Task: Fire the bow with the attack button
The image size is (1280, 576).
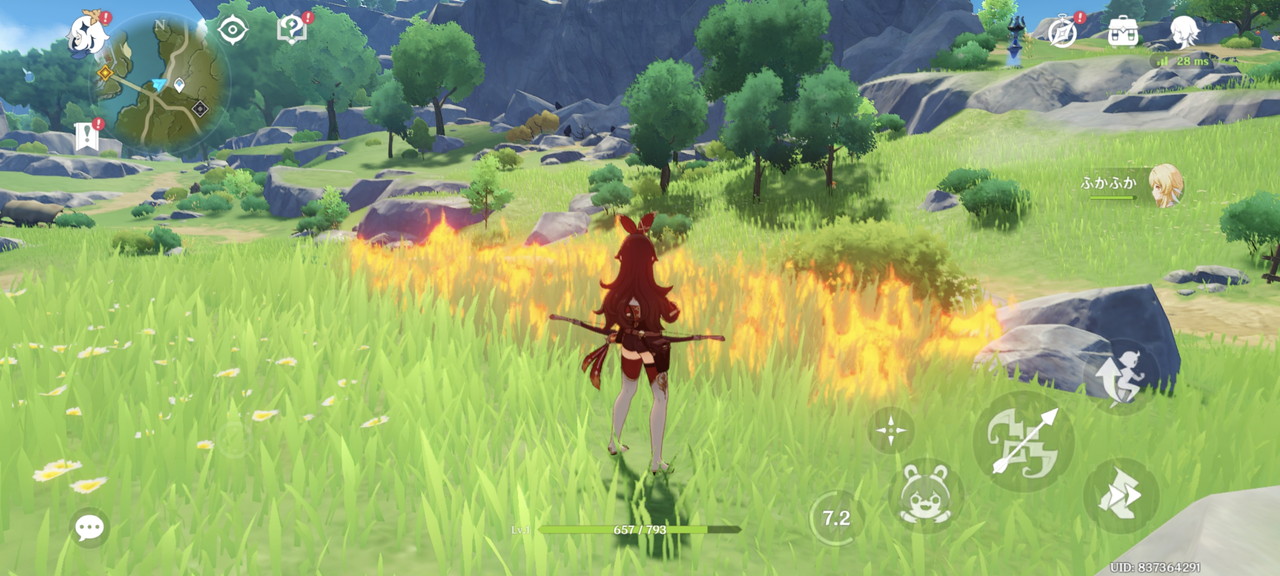Action: point(1023,440)
